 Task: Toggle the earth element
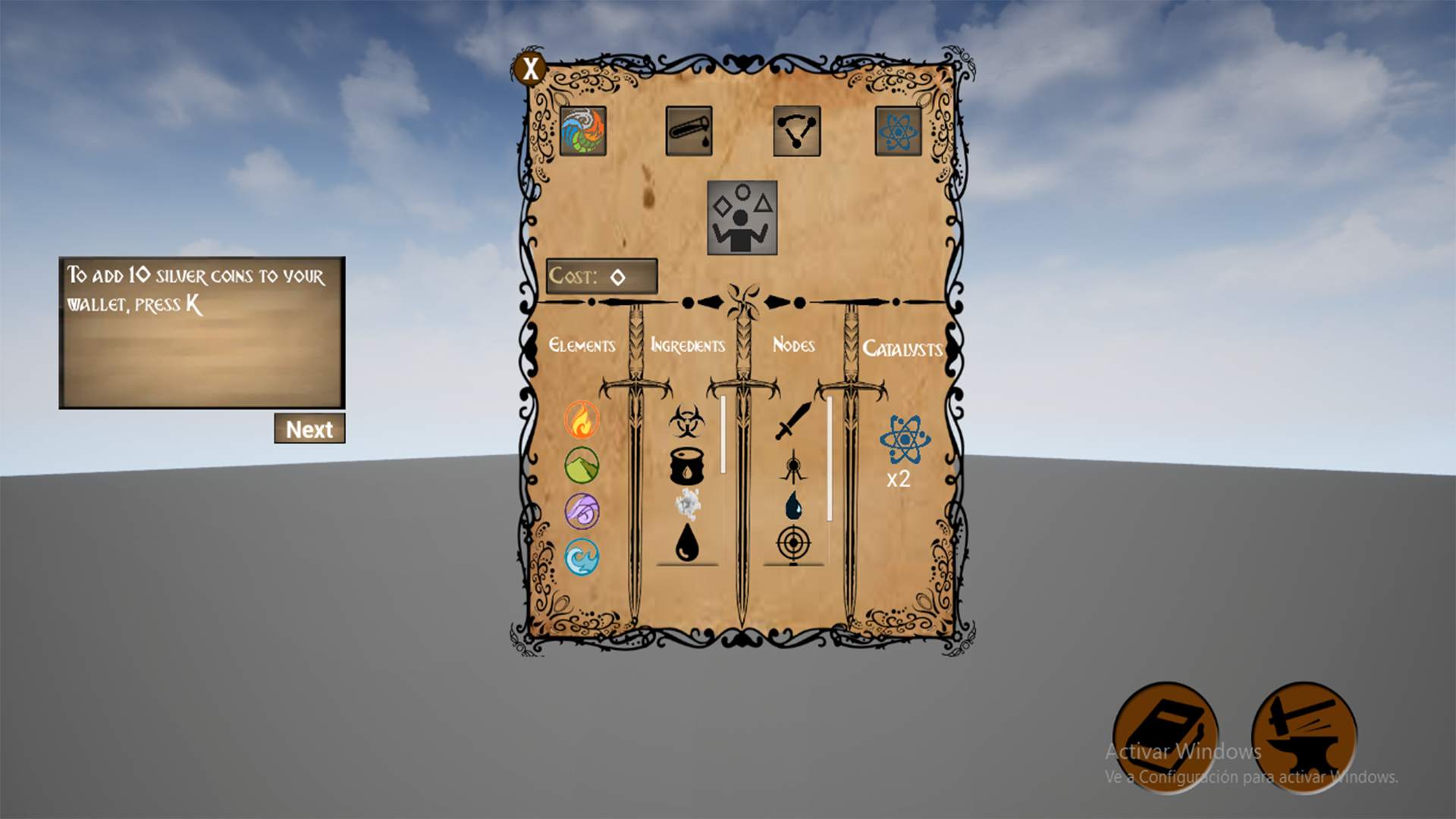[x=582, y=465]
